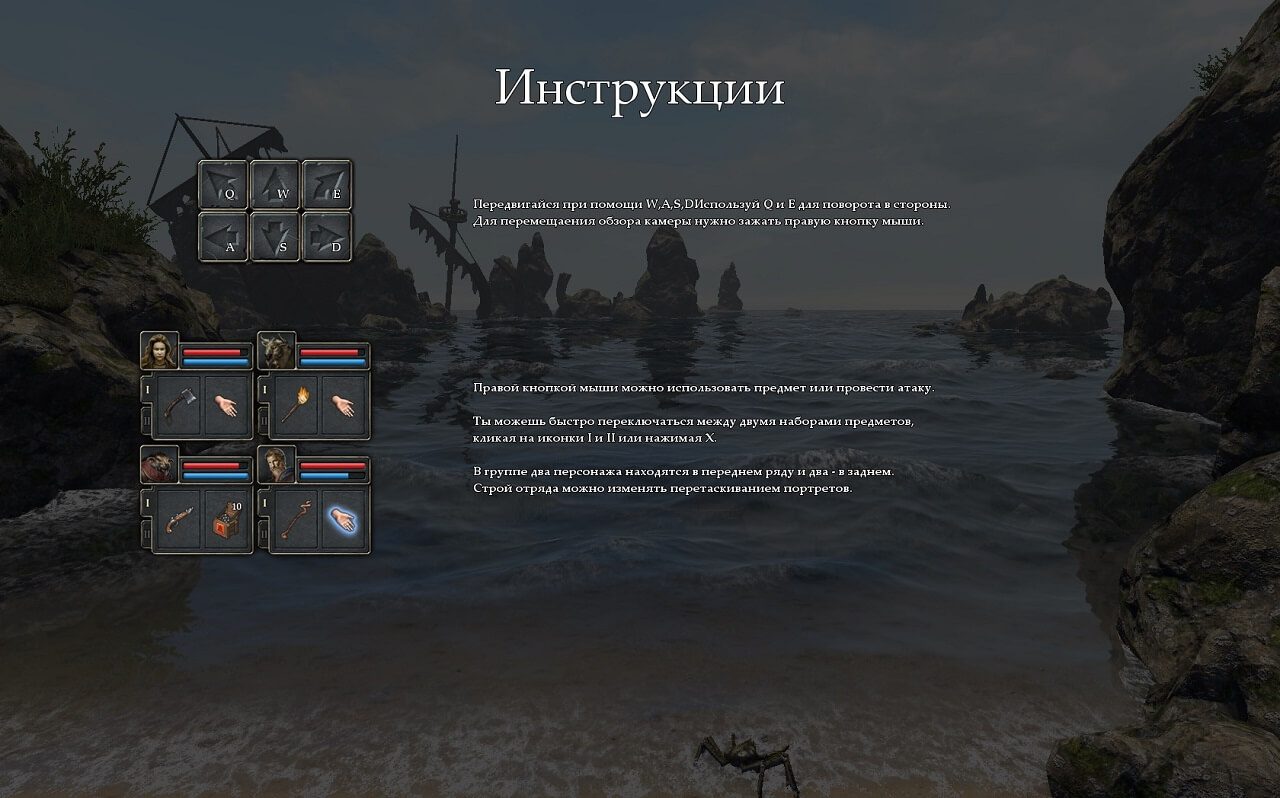This screenshot has width=1280, height=798.
Task: Select the bearded man's portrait
Action: (x=277, y=465)
